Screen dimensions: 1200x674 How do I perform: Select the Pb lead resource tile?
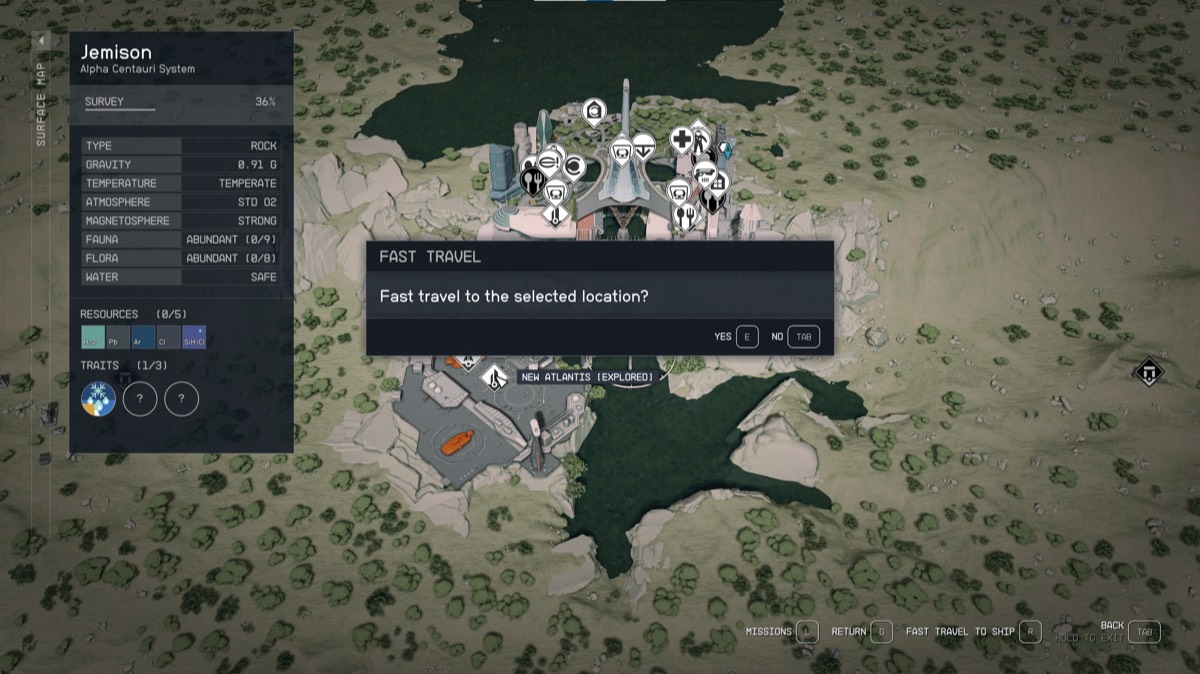[x=118, y=338]
